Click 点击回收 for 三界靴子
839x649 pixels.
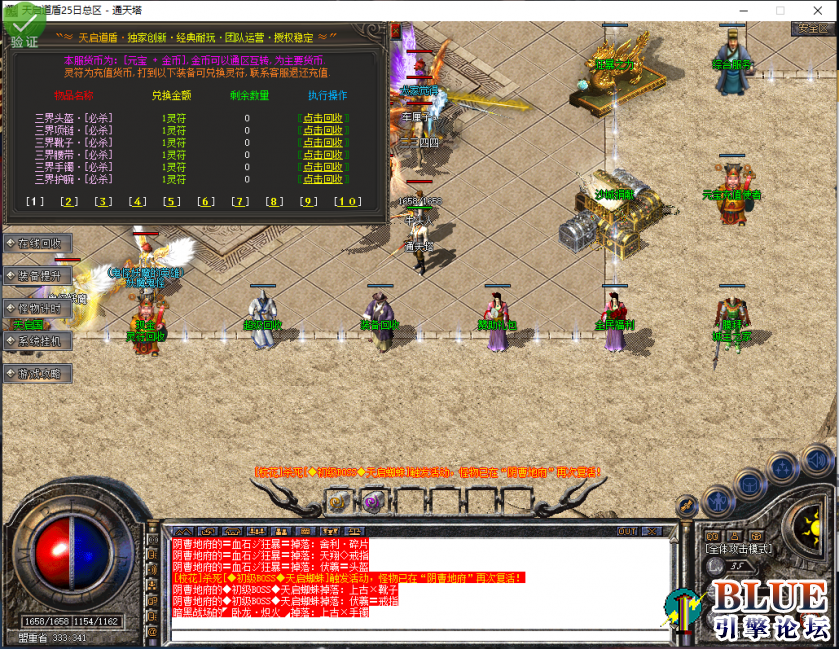322,142
